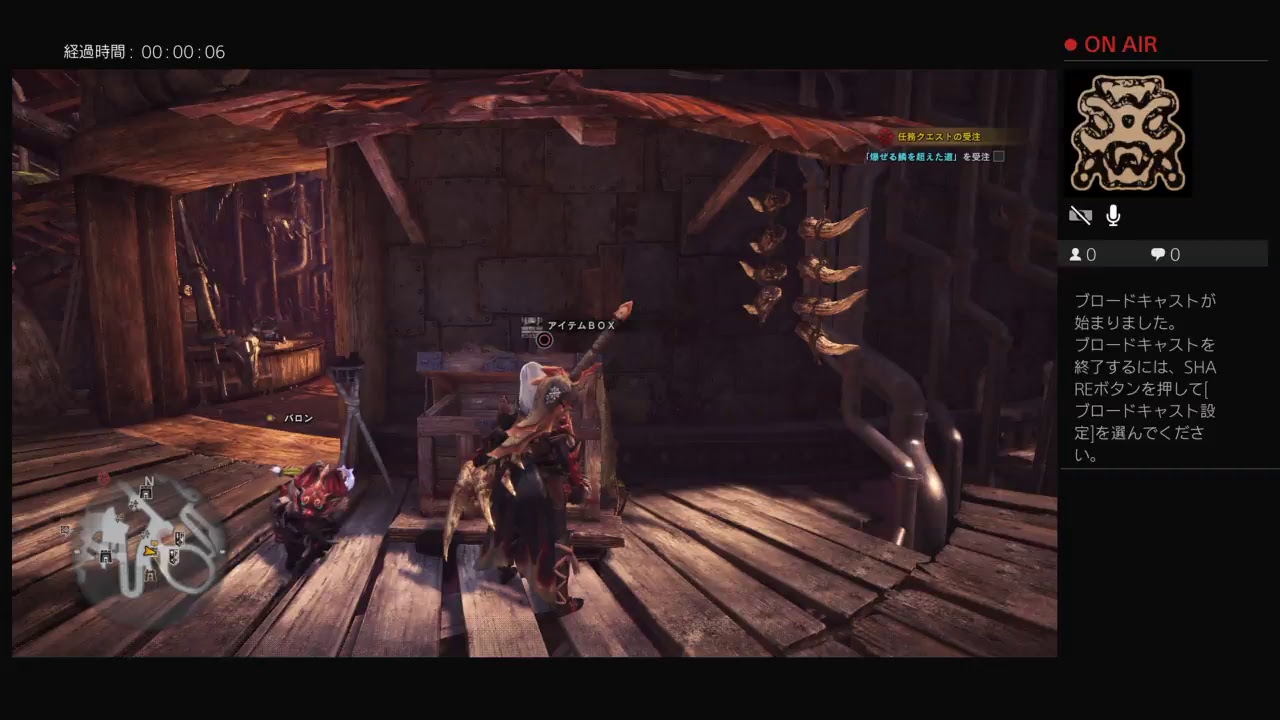
Task: Check the 「爆ぜる鍋を超えた道」 quest acceptance checkbox
Action: click(997, 157)
